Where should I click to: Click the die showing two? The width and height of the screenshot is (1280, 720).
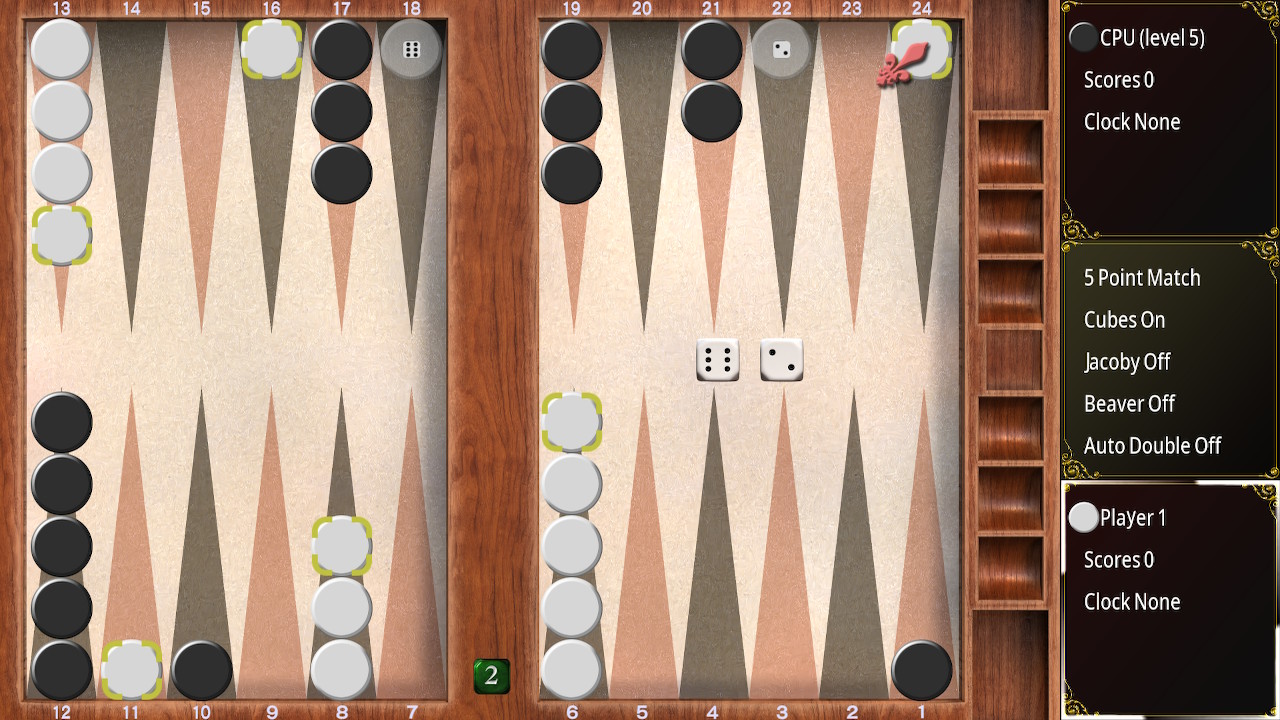click(x=781, y=357)
